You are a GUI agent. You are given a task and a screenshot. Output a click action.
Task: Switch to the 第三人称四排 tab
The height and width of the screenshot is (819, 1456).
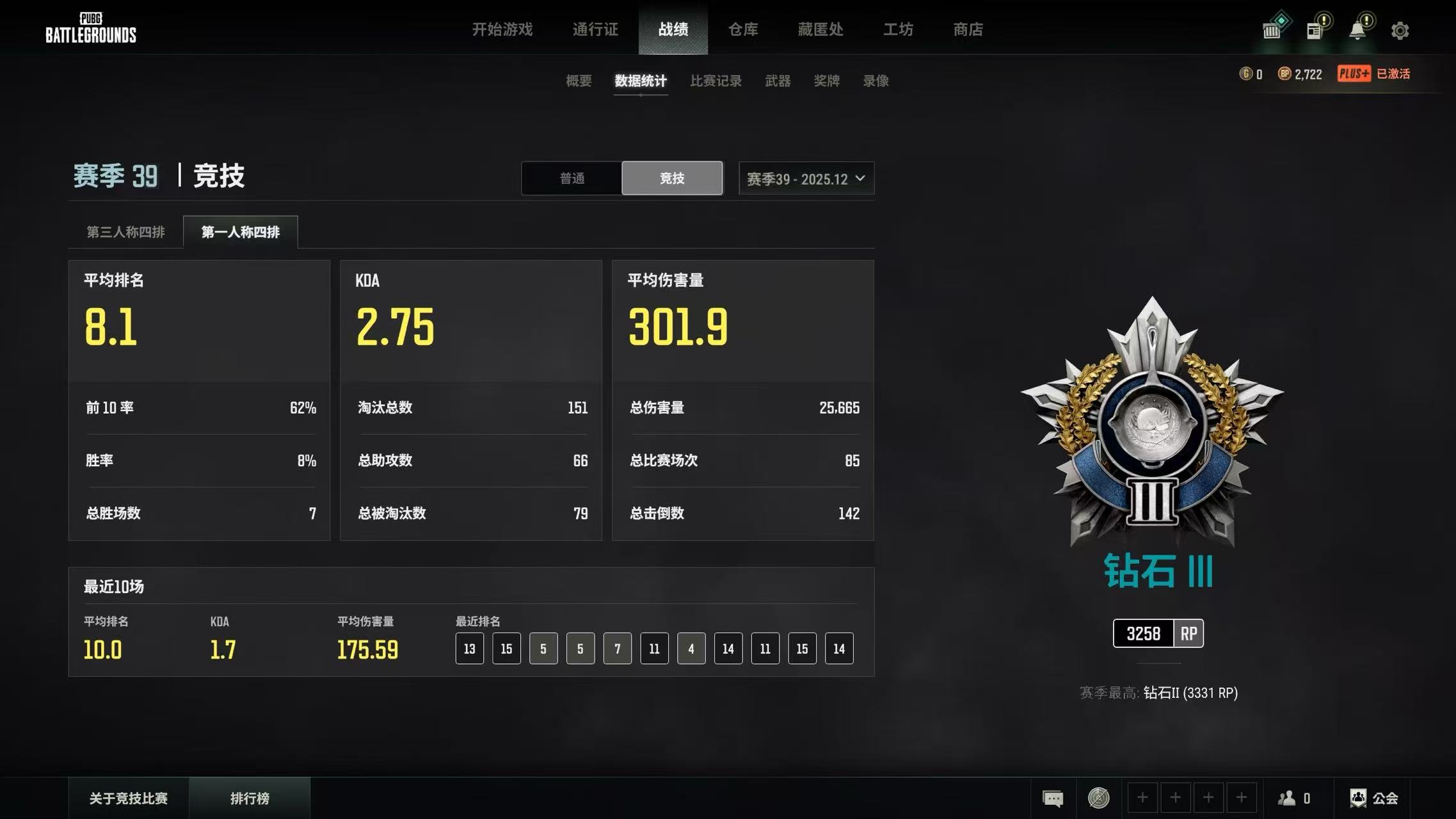[x=126, y=232]
